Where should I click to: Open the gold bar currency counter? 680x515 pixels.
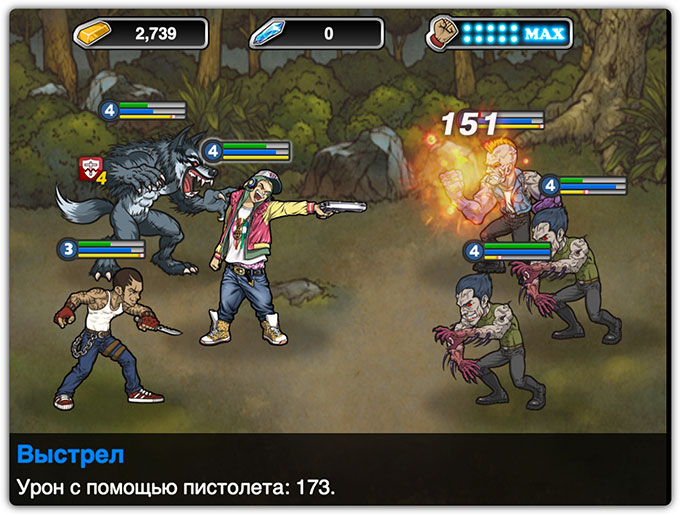coord(140,33)
